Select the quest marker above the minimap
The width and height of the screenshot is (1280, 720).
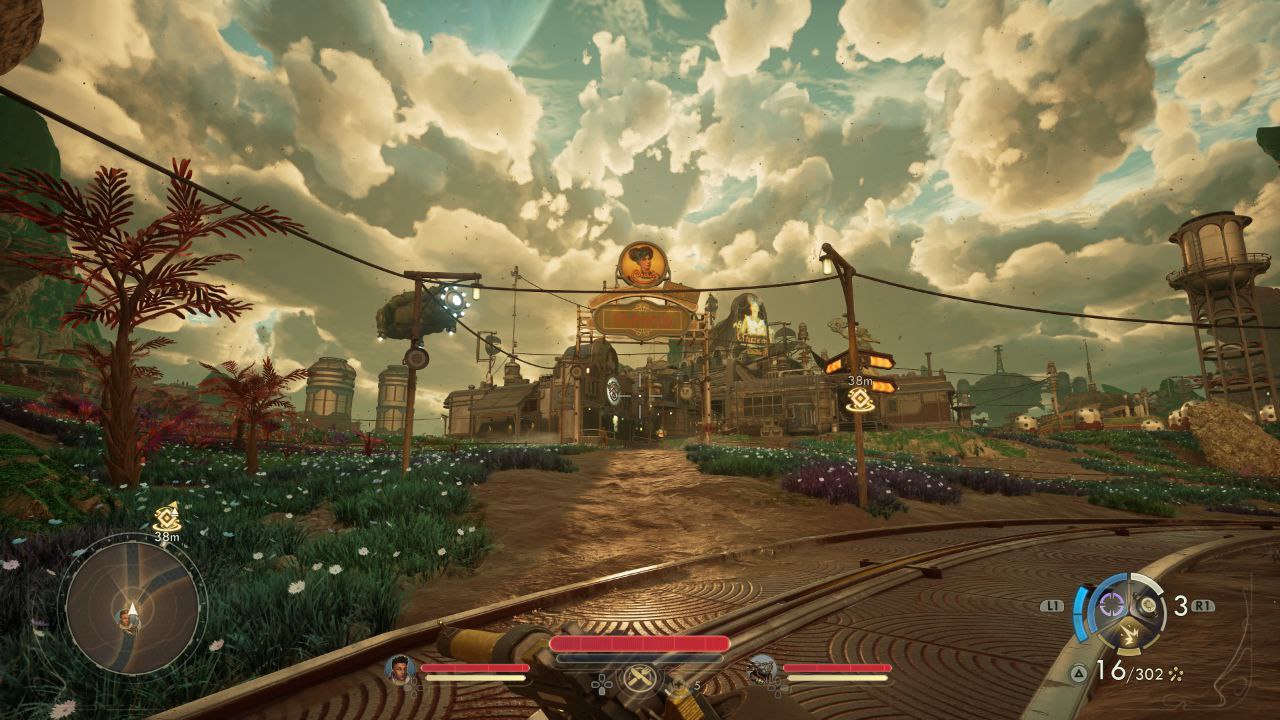point(167,516)
